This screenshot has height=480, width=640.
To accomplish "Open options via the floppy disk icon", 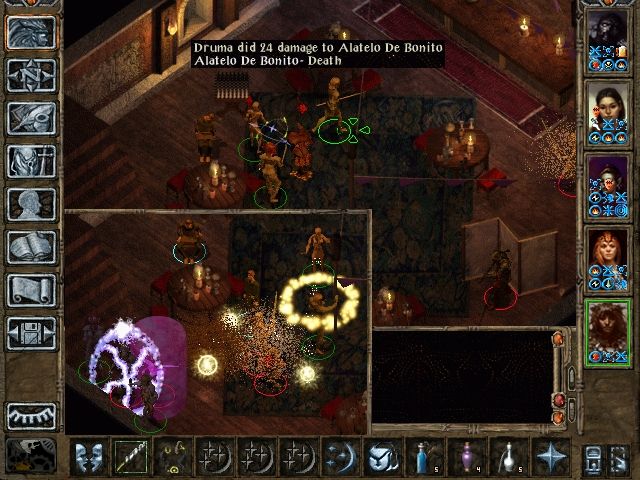I will 31,333.
